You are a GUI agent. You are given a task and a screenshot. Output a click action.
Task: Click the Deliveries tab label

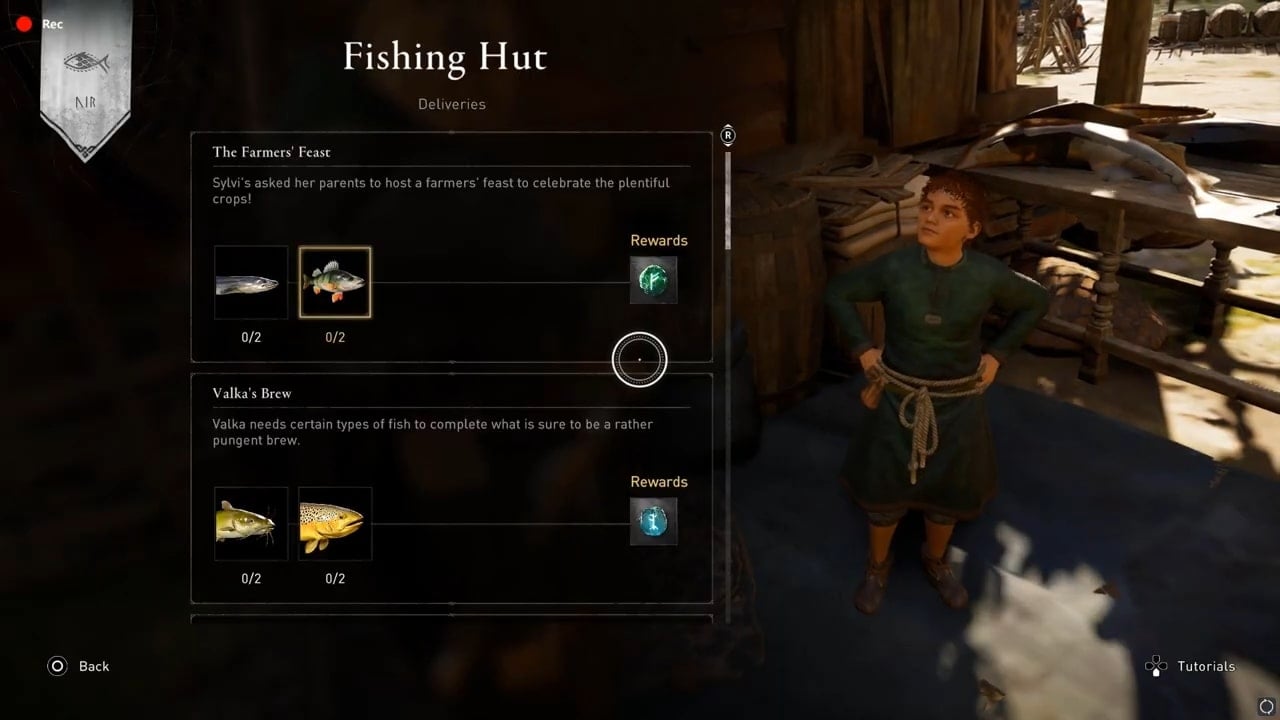pos(452,103)
